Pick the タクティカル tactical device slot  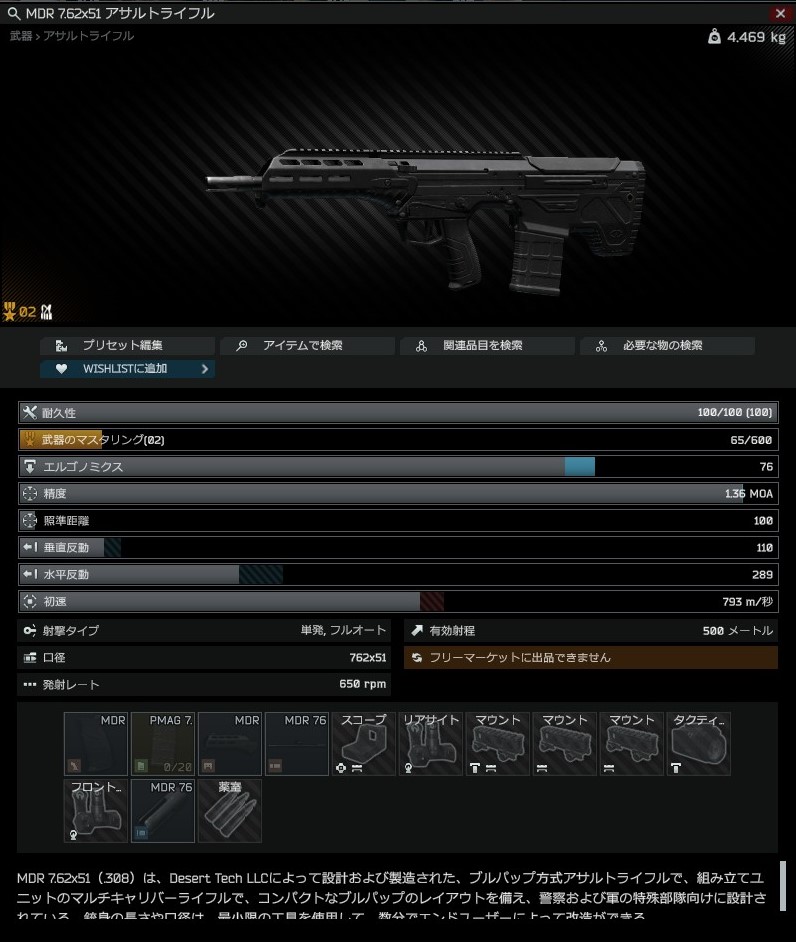[x=698, y=743]
